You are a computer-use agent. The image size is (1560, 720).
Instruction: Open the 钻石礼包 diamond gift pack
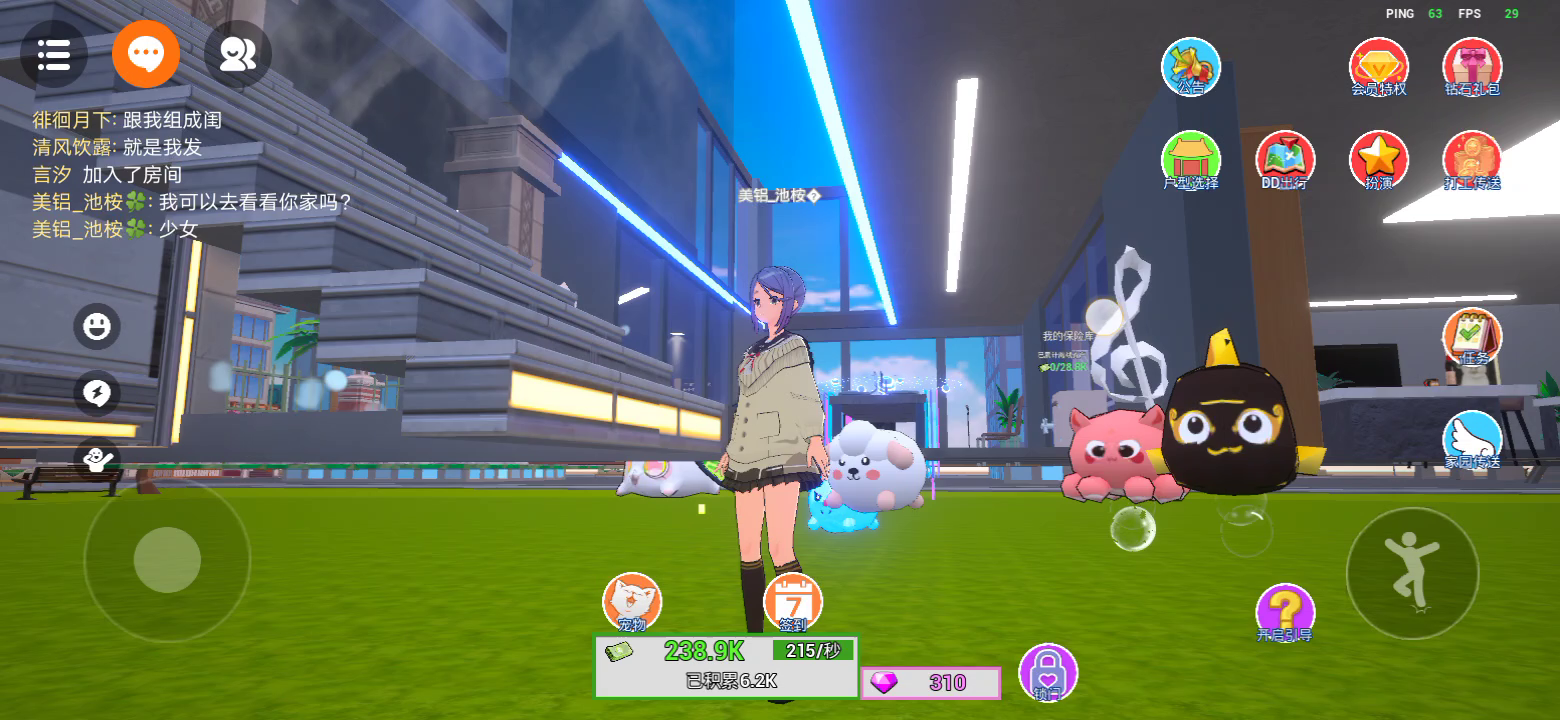(x=1472, y=66)
